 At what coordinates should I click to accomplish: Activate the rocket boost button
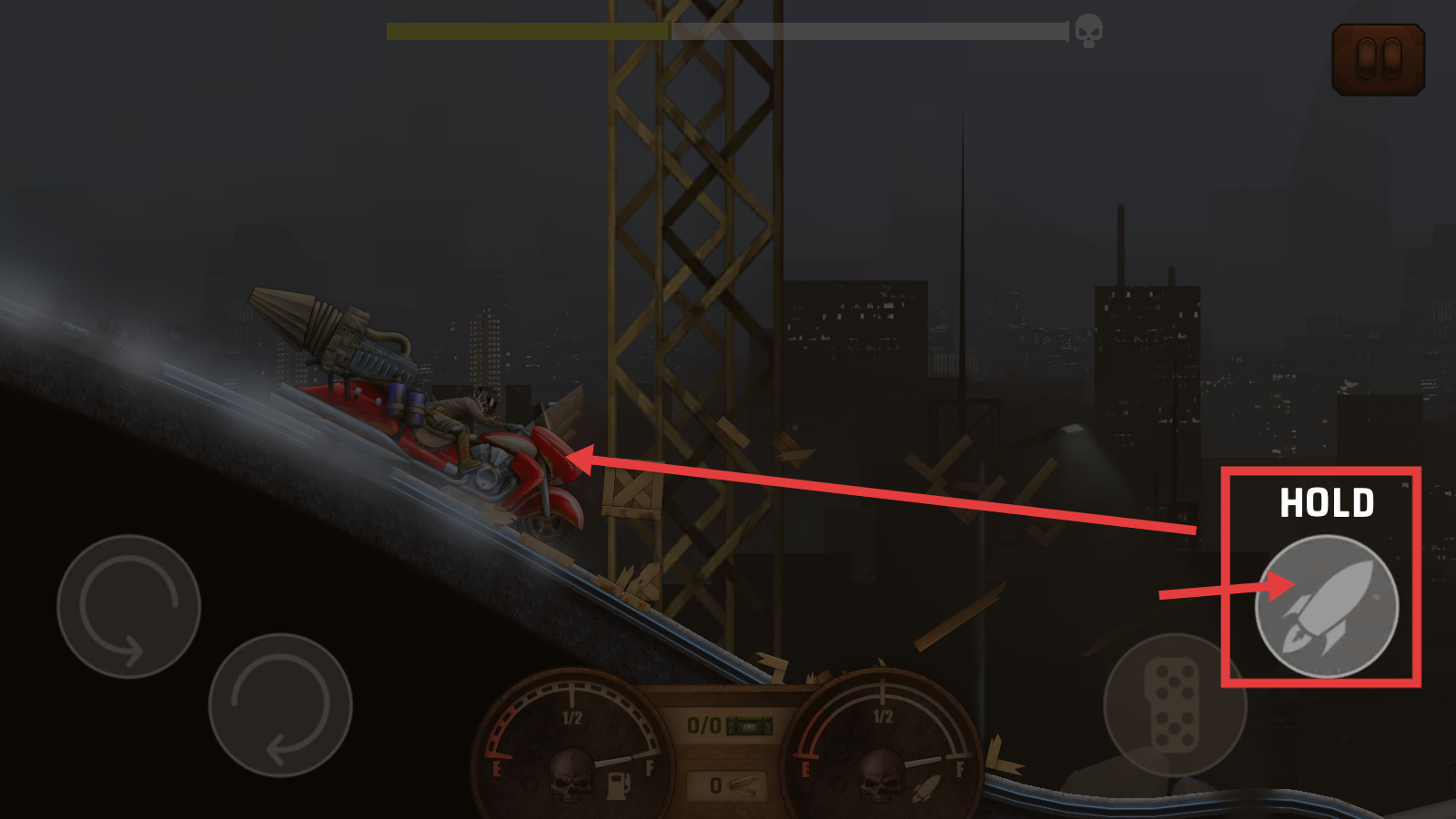point(1326,606)
